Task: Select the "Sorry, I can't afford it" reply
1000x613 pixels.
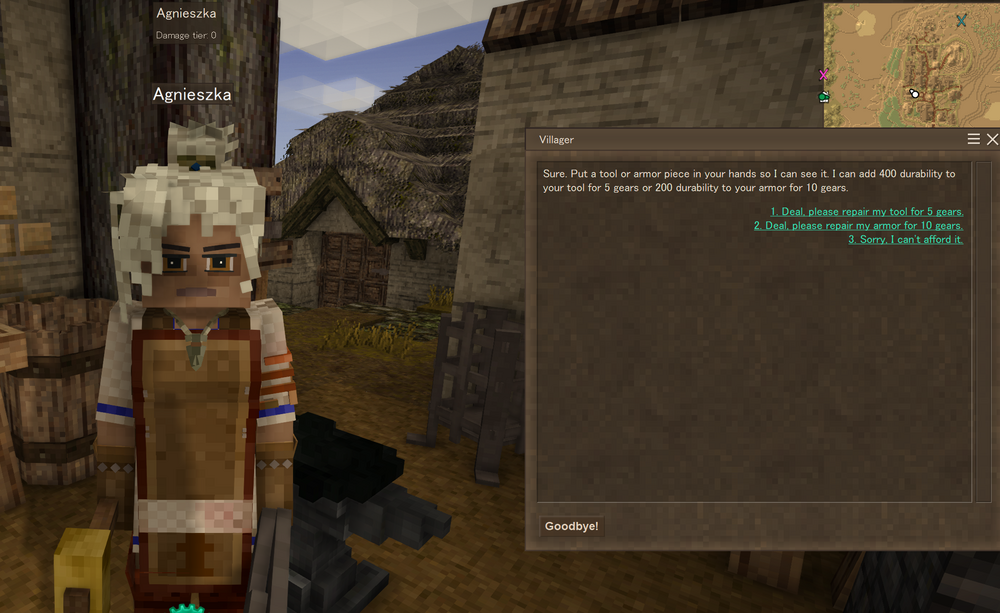Action: click(x=905, y=240)
